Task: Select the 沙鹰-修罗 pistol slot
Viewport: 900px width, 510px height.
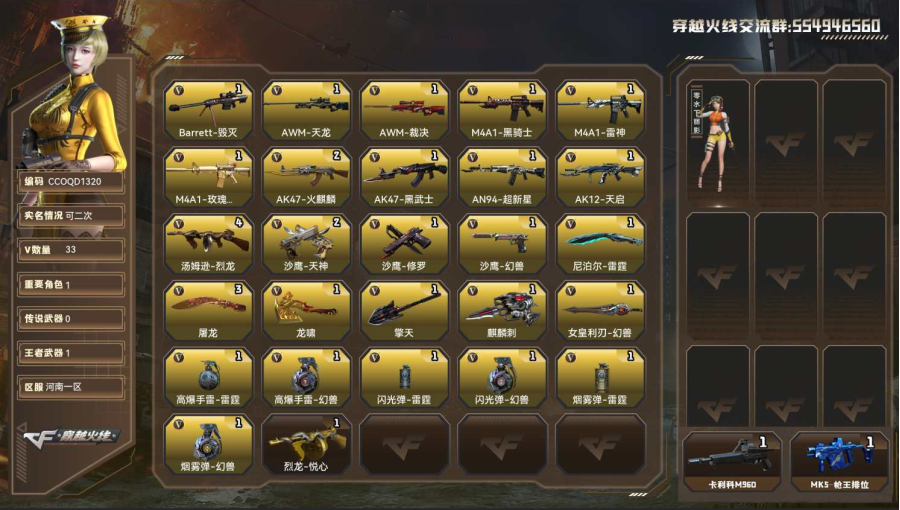Action: coord(404,244)
